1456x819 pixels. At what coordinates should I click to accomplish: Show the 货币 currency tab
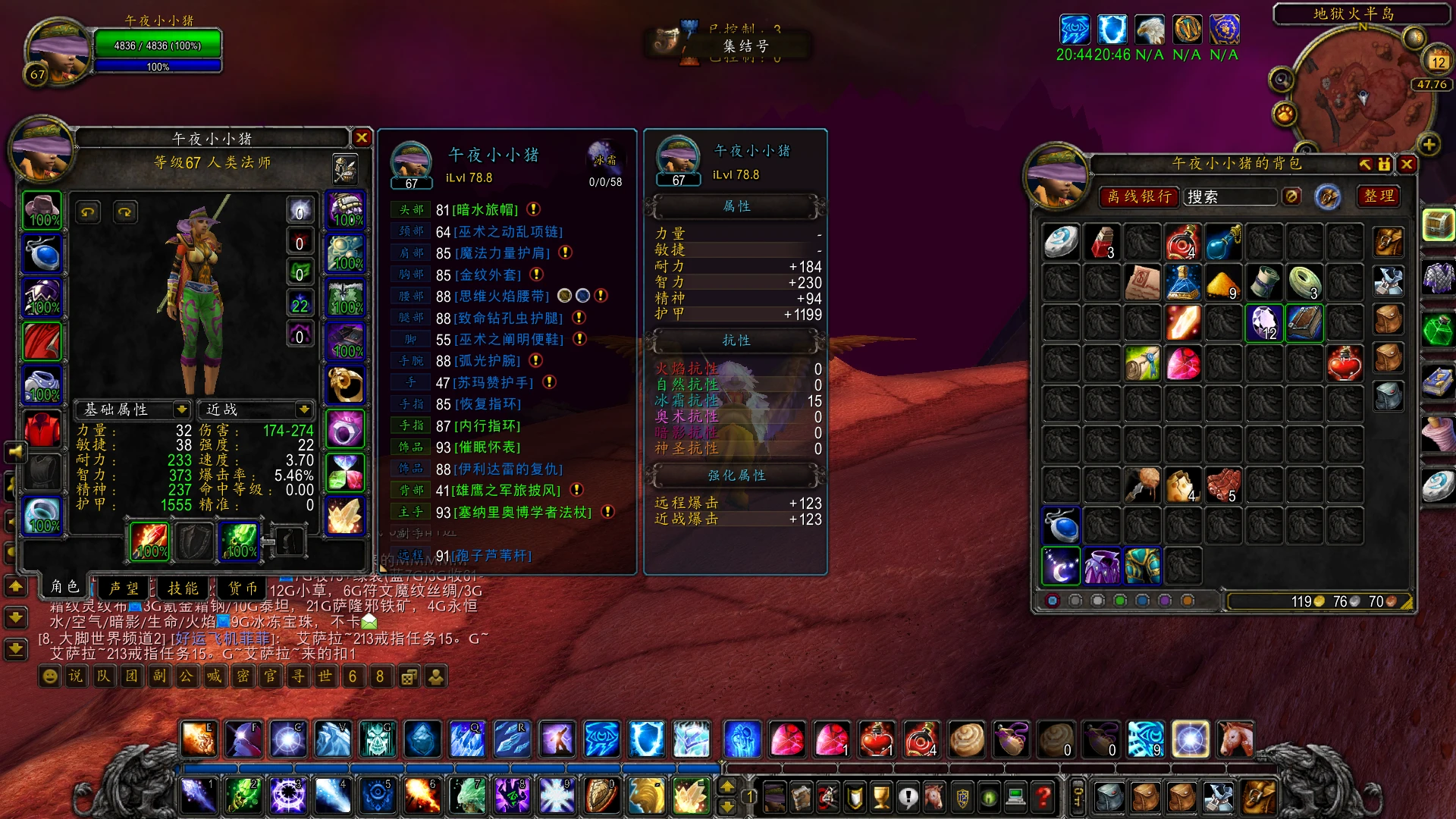pyautogui.click(x=243, y=588)
